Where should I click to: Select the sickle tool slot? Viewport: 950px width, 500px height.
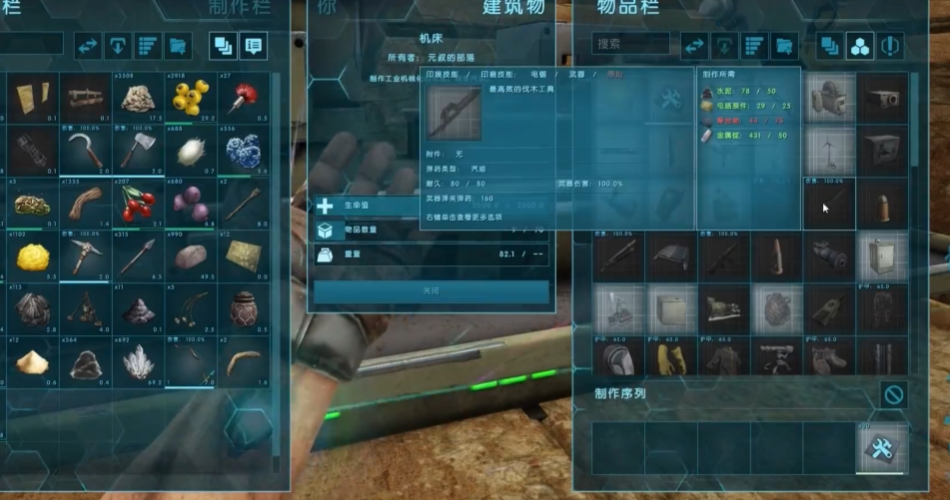pos(84,151)
